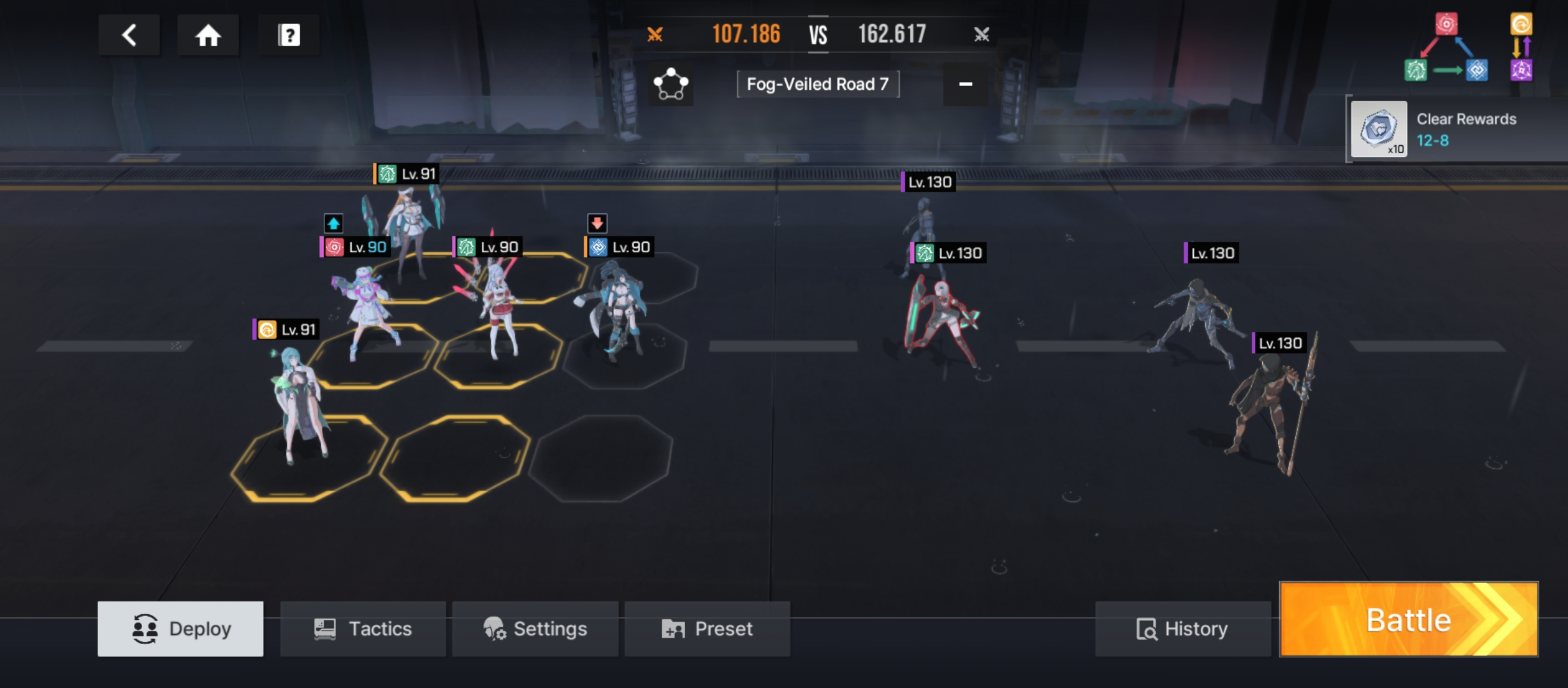1568x688 pixels.
Task: View the Clear Rewards item icon
Action: point(1379,129)
